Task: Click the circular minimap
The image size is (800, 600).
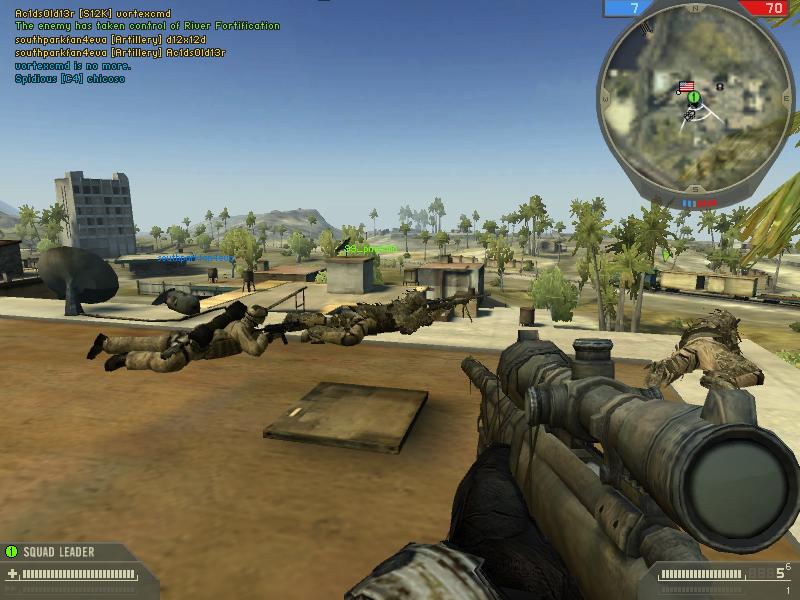Action: pos(696,103)
